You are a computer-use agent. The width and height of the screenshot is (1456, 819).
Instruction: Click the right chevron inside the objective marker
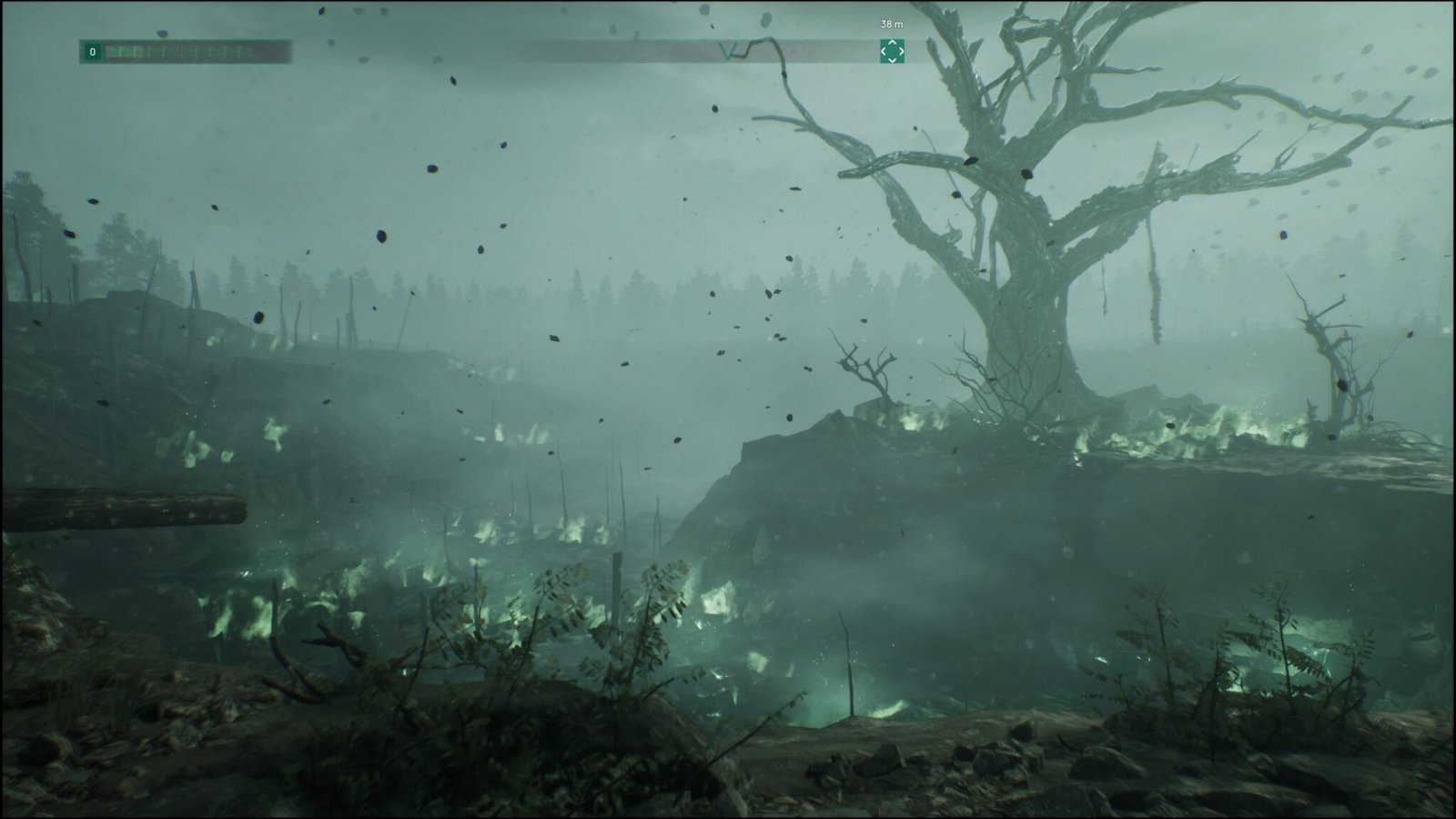(902, 52)
